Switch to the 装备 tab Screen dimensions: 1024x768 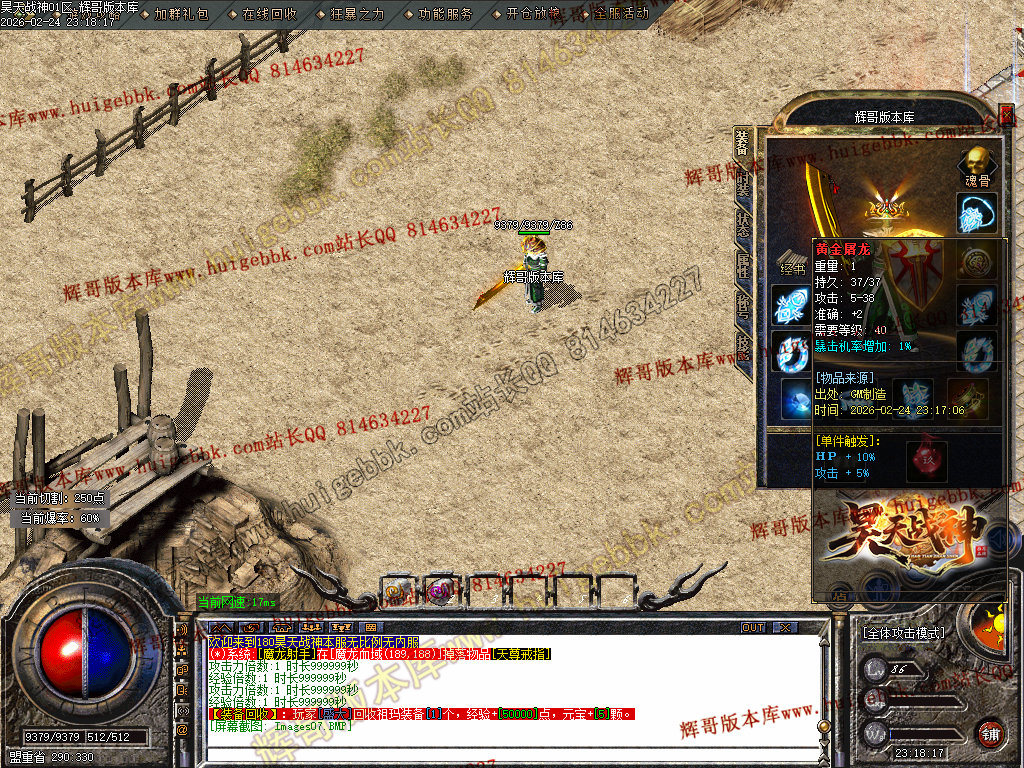[742, 145]
